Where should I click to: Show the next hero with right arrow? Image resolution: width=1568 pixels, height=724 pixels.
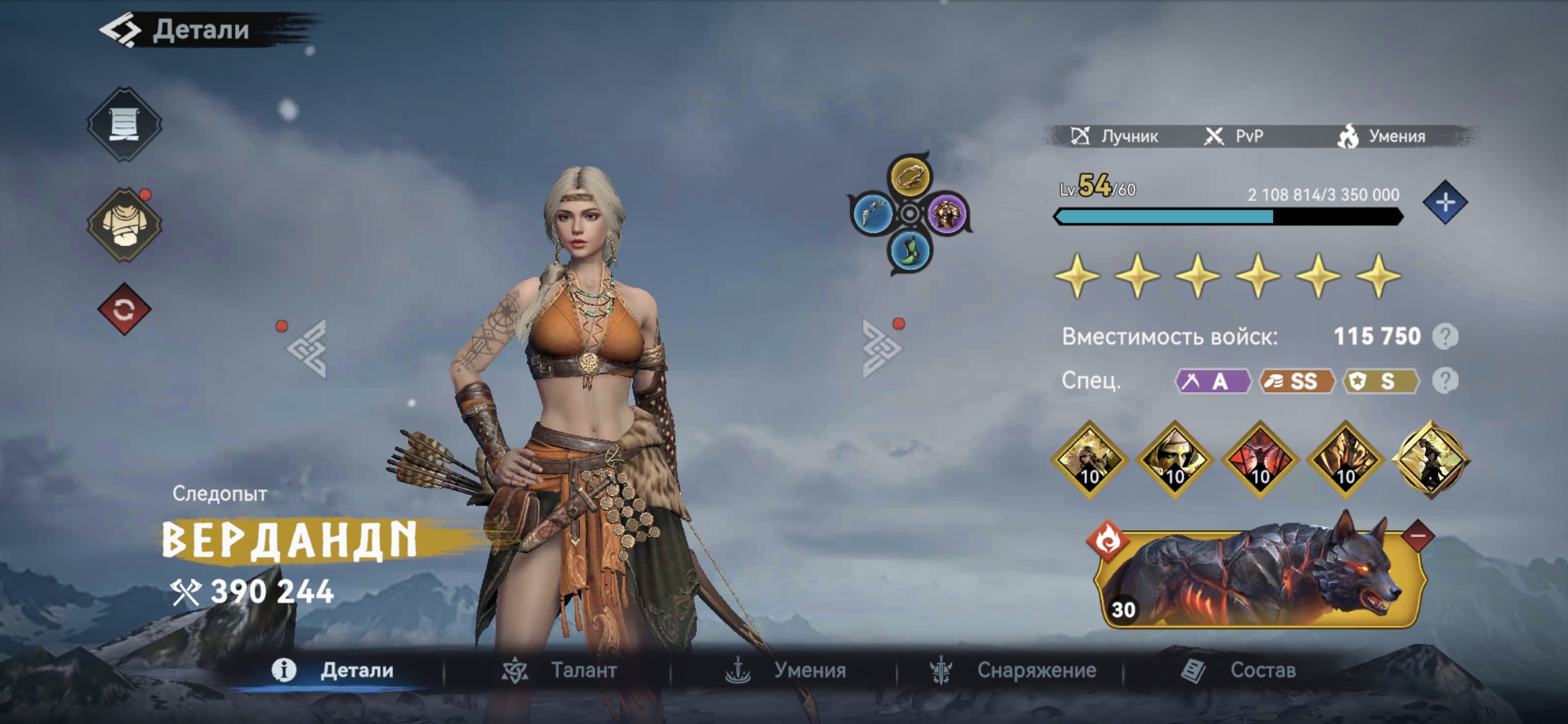point(880,349)
